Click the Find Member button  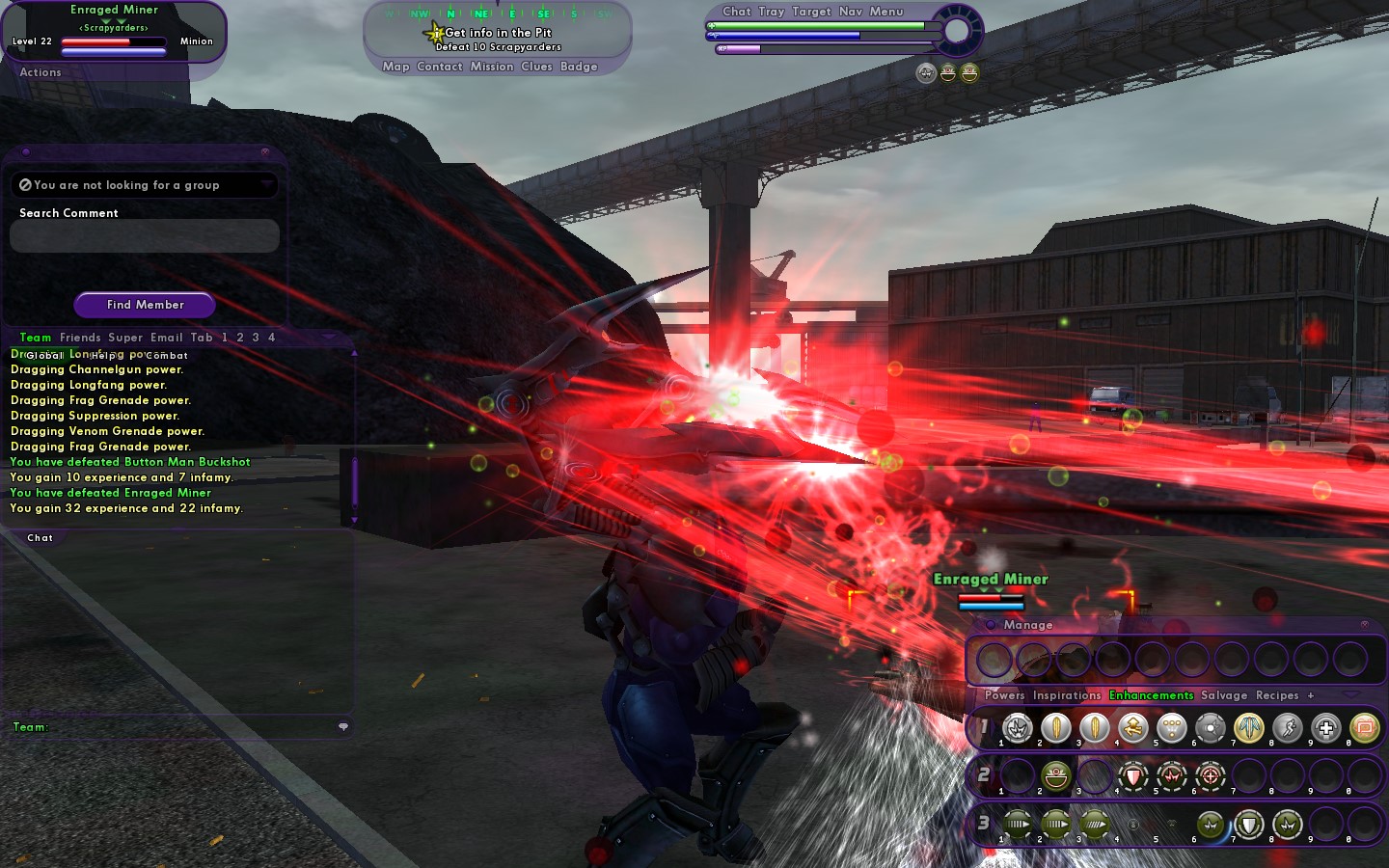pos(145,305)
